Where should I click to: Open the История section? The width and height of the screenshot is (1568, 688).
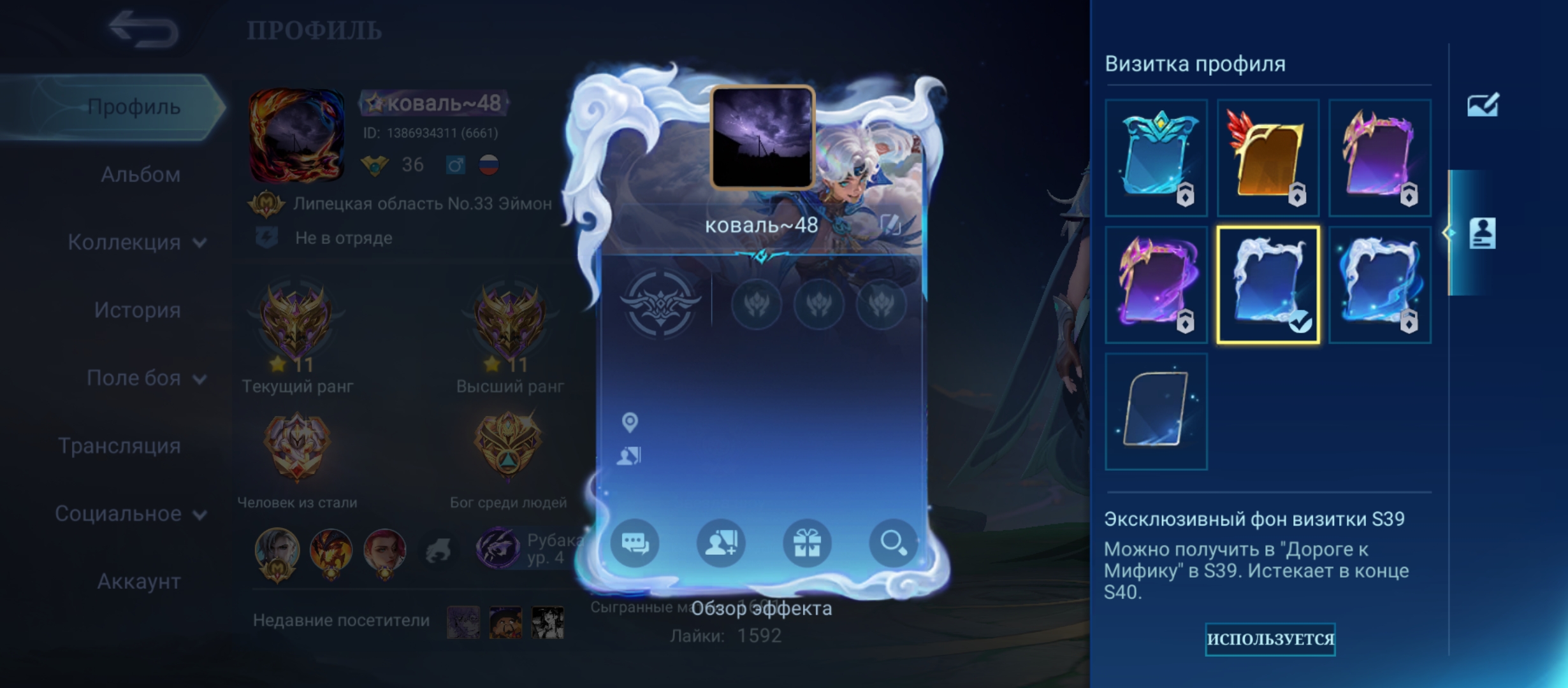click(x=137, y=310)
